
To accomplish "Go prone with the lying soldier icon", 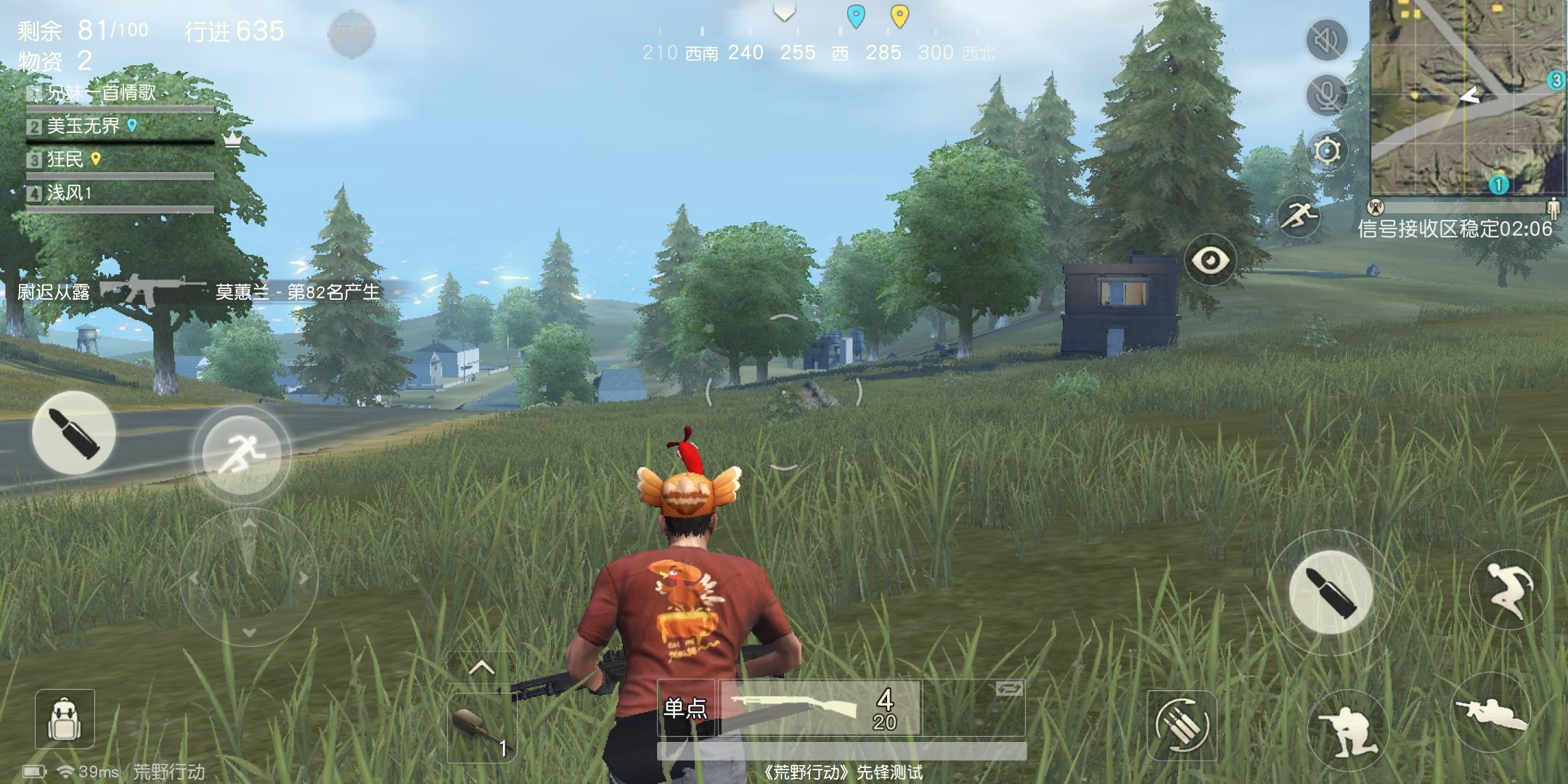I will pos(1490,713).
